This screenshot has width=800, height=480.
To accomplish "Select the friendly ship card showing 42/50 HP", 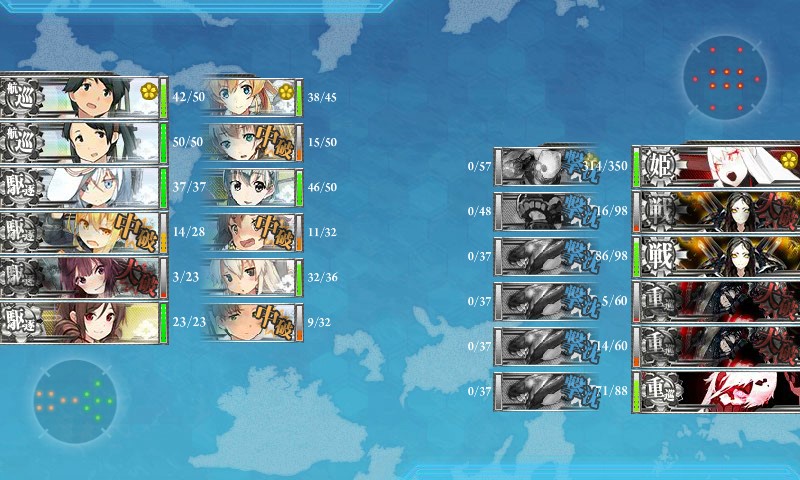I will click(80, 97).
